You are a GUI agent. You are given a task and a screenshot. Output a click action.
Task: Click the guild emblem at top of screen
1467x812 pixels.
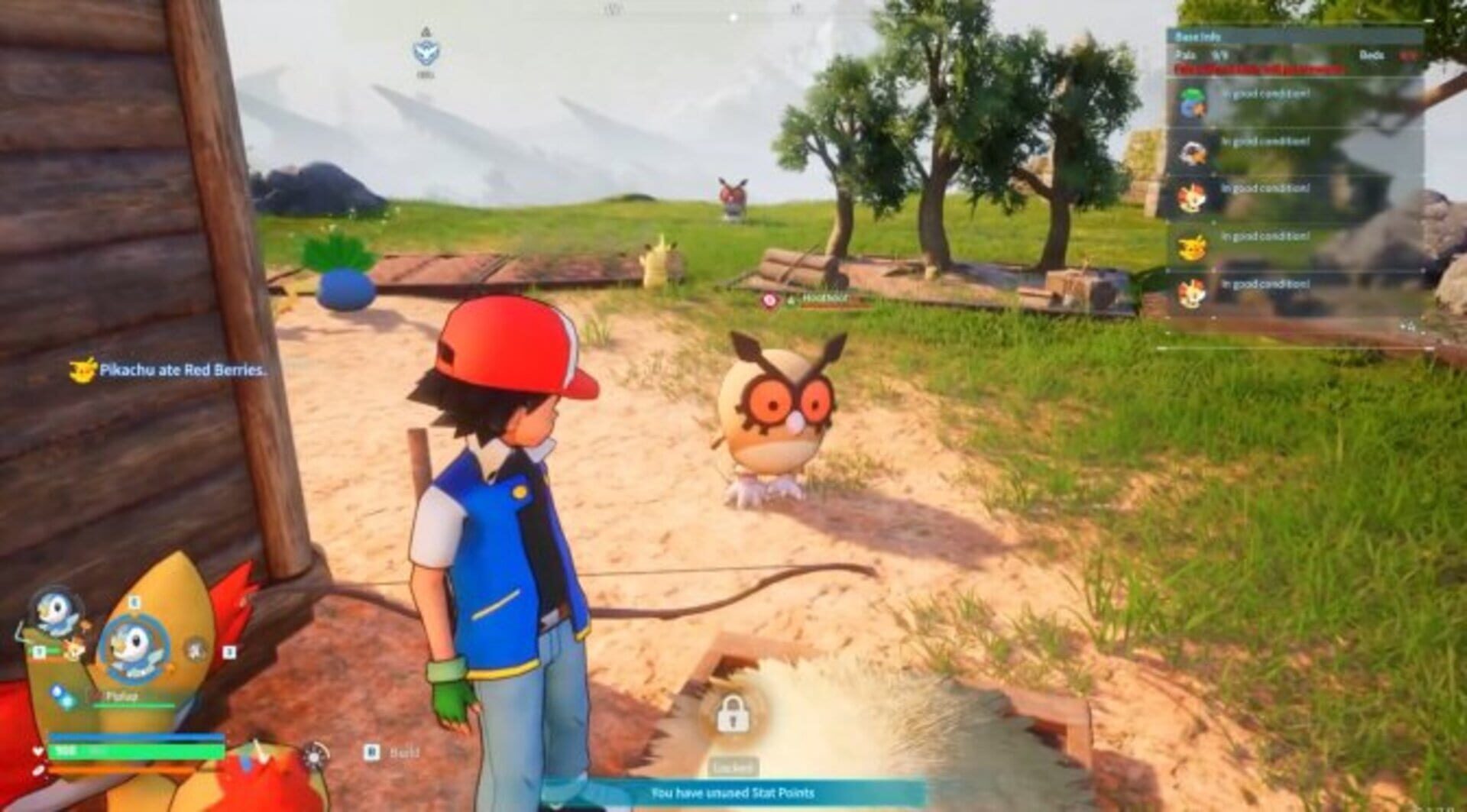(x=426, y=53)
